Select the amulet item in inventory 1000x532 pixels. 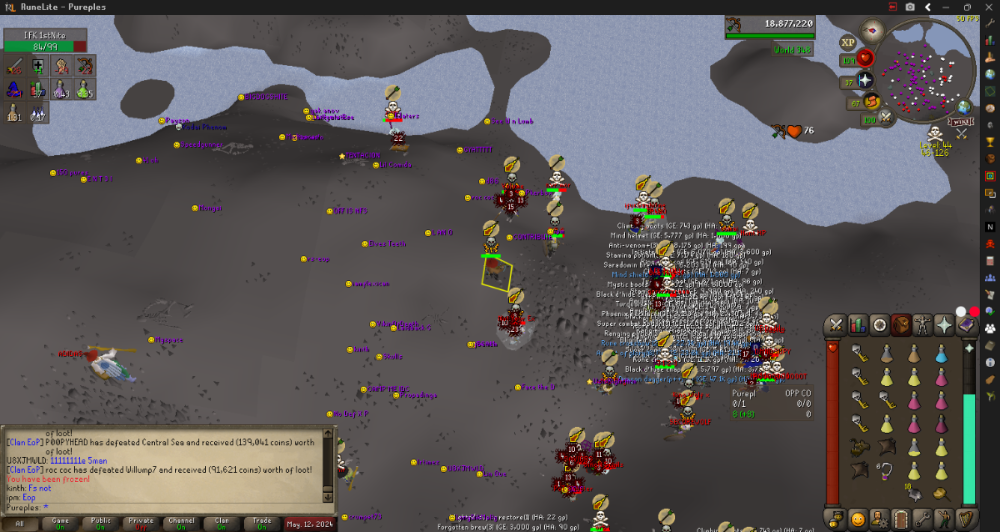(886, 470)
